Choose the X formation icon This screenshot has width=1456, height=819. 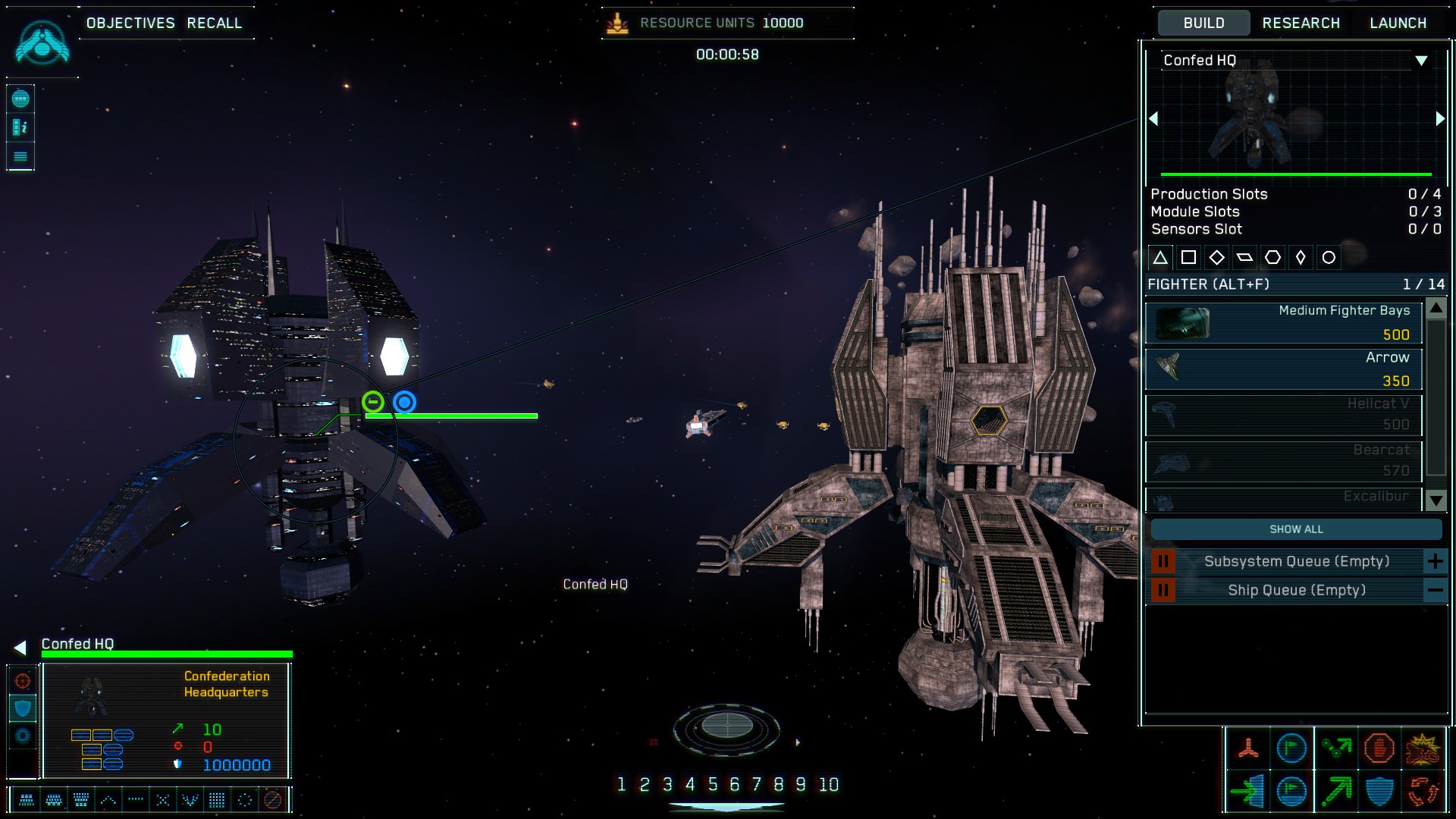click(x=162, y=799)
